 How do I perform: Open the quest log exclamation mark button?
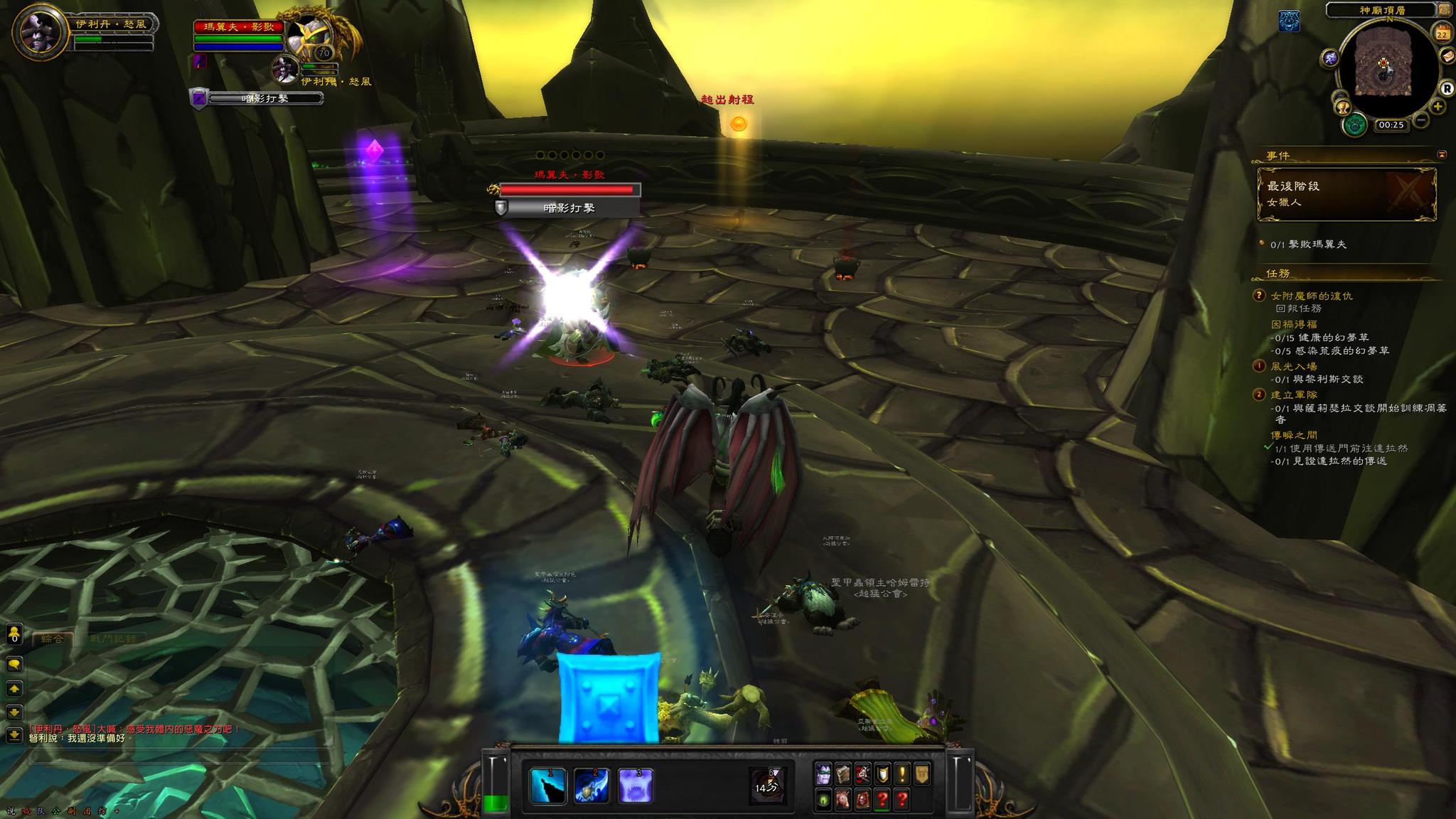902,774
